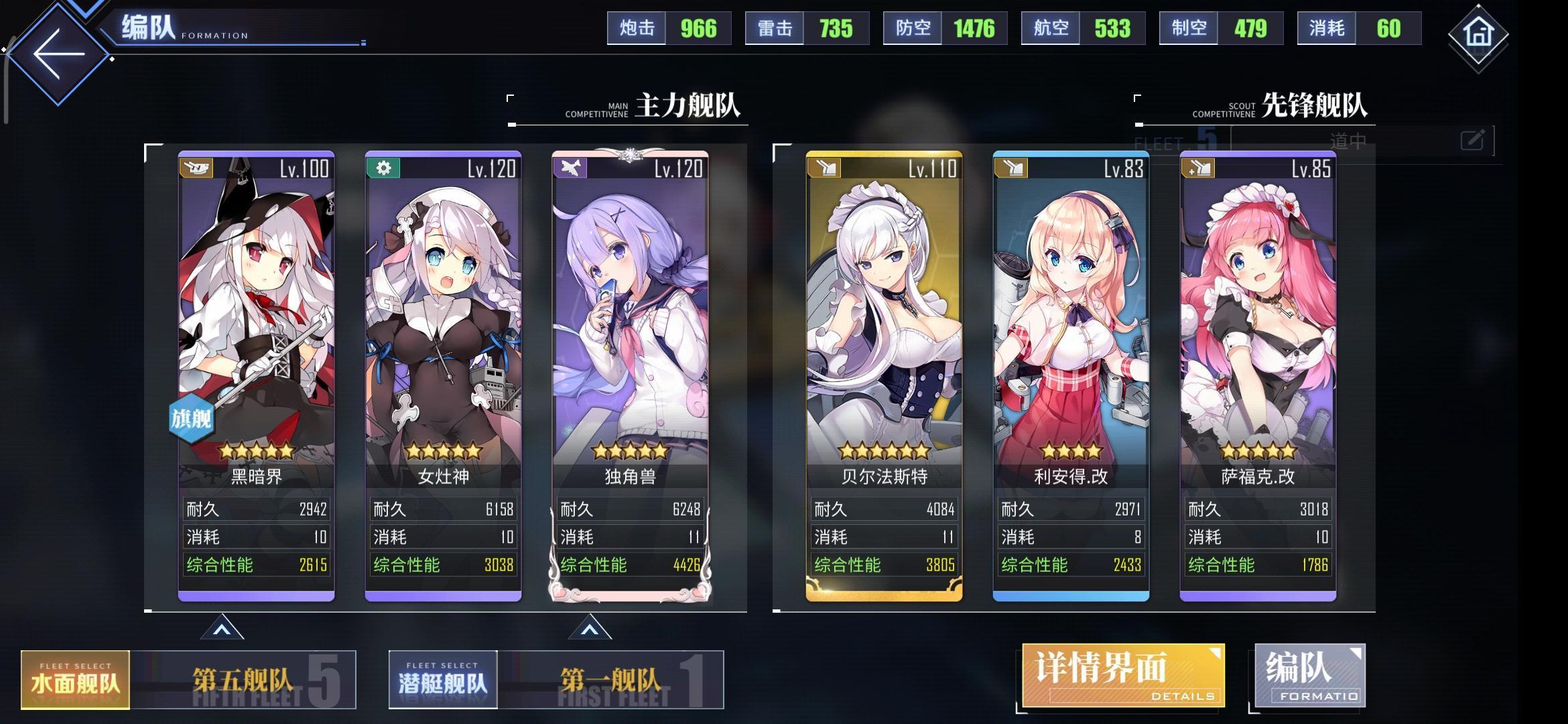Select 贝尔法斯特's ship portrait
Image resolution: width=1568 pixels, height=724 pixels.
[x=885, y=302]
